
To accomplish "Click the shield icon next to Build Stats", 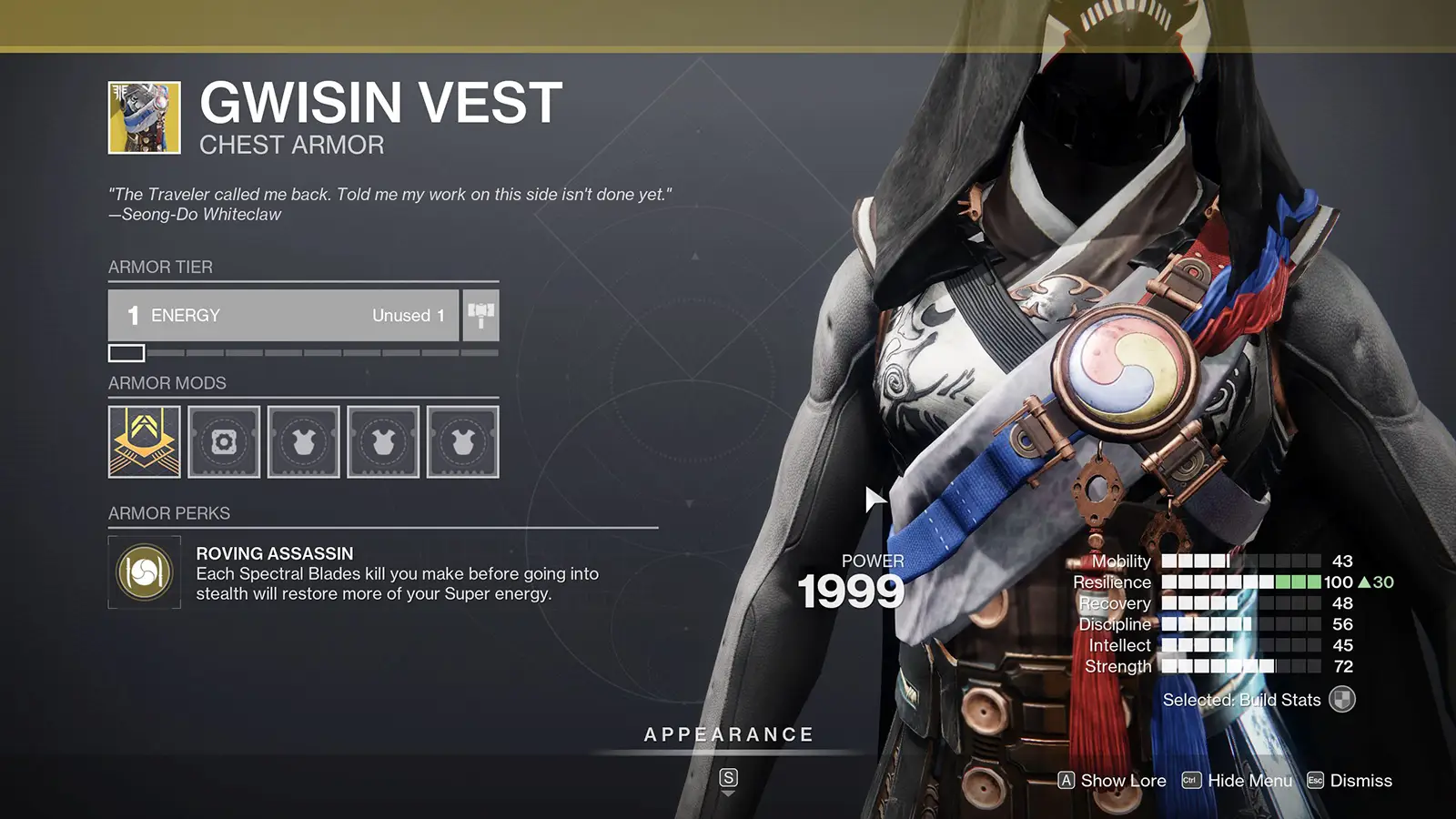I will pyautogui.click(x=1340, y=701).
